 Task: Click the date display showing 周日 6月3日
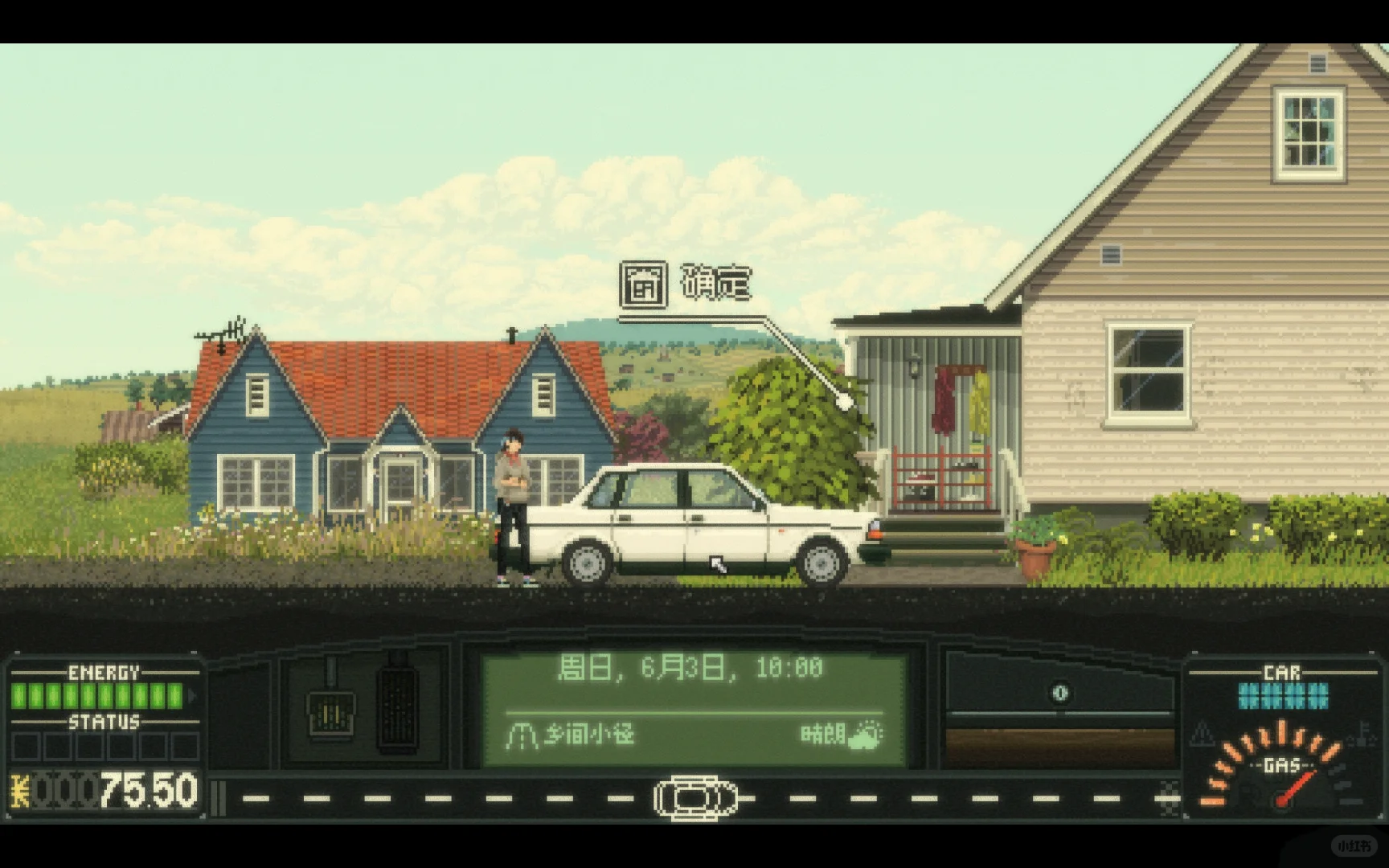click(691, 665)
